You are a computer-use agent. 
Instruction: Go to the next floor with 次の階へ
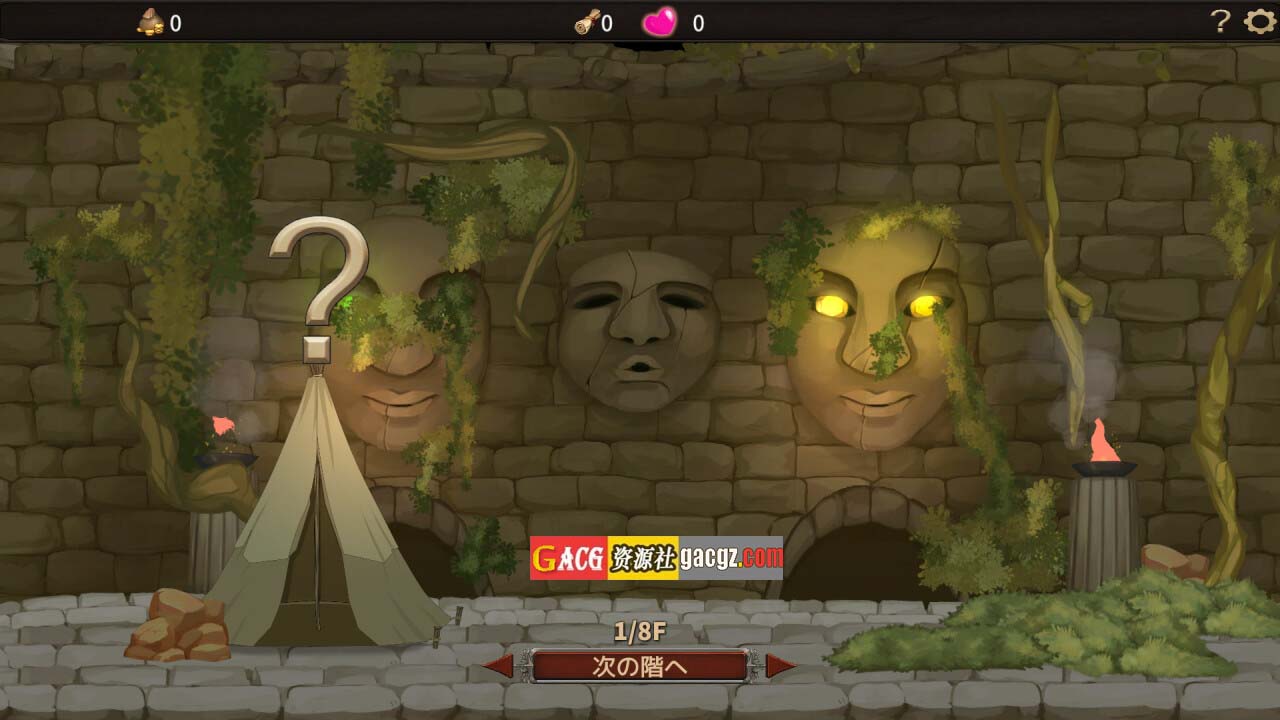(640, 666)
